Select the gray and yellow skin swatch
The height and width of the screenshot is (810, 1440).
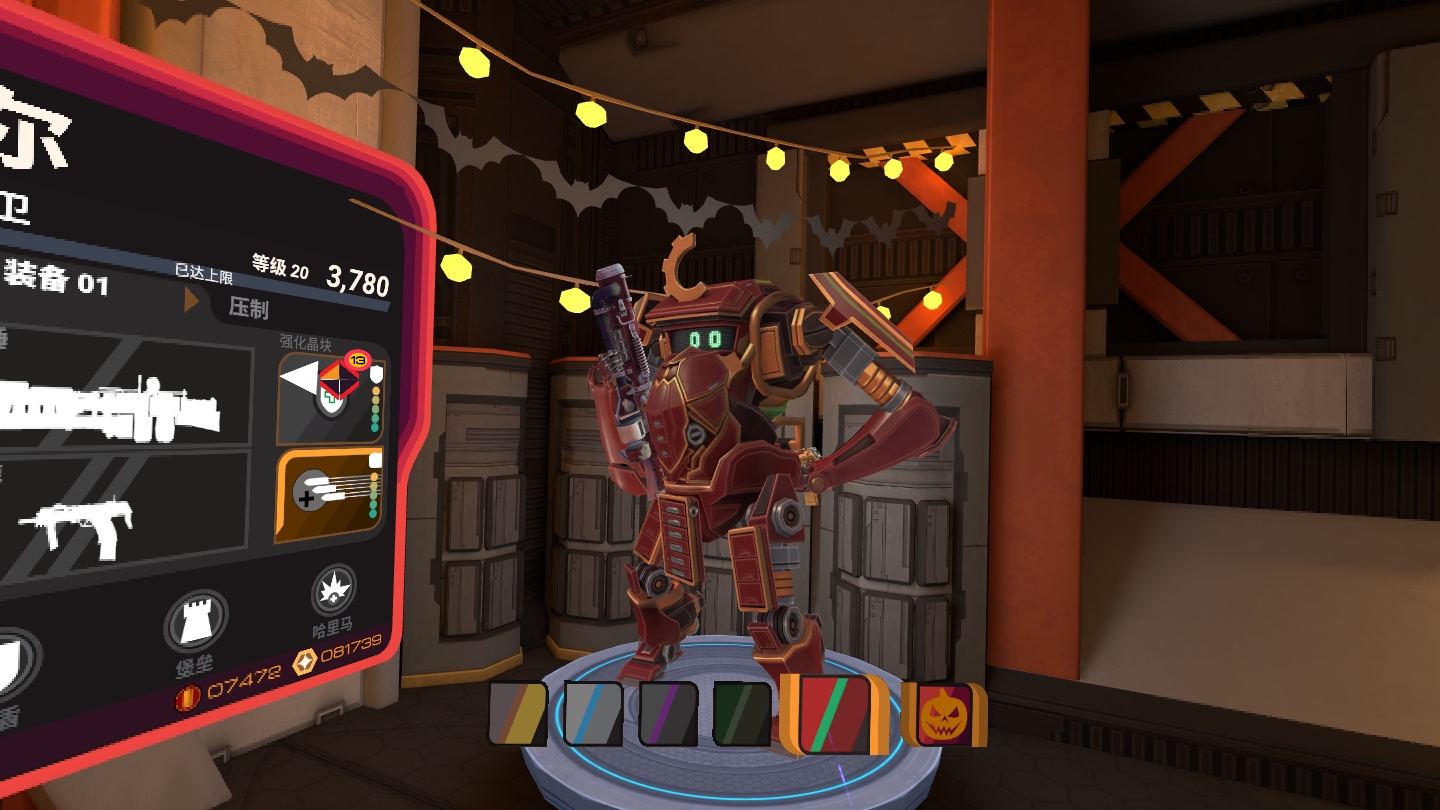pyautogui.click(x=517, y=713)
